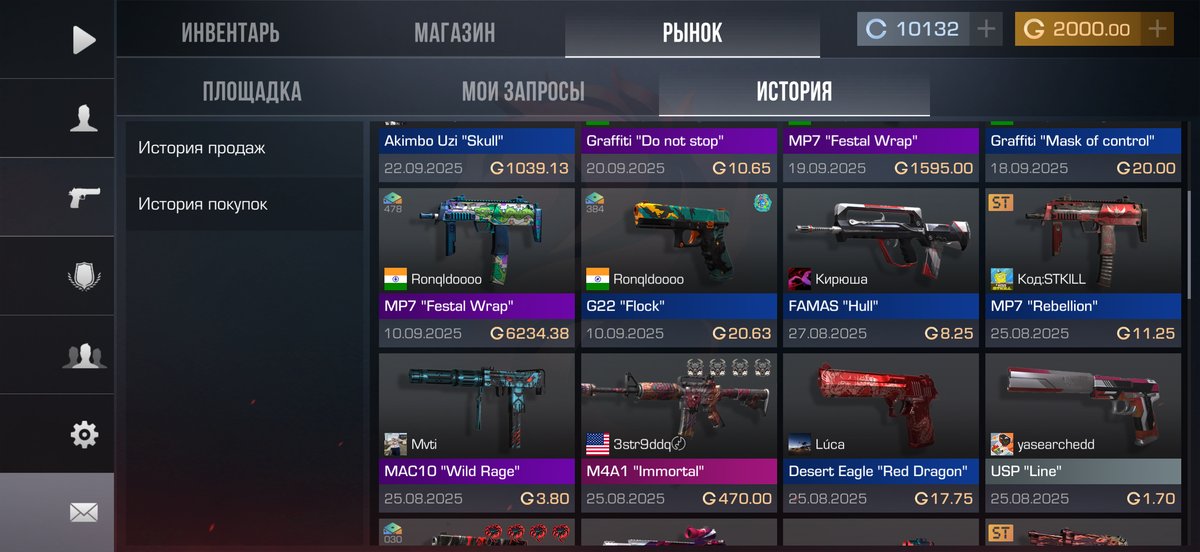Viewport: 1200px width, 552px height.
Task: Select the Desert Eagle "Red Dragon" card
Action: coord(881,432)
